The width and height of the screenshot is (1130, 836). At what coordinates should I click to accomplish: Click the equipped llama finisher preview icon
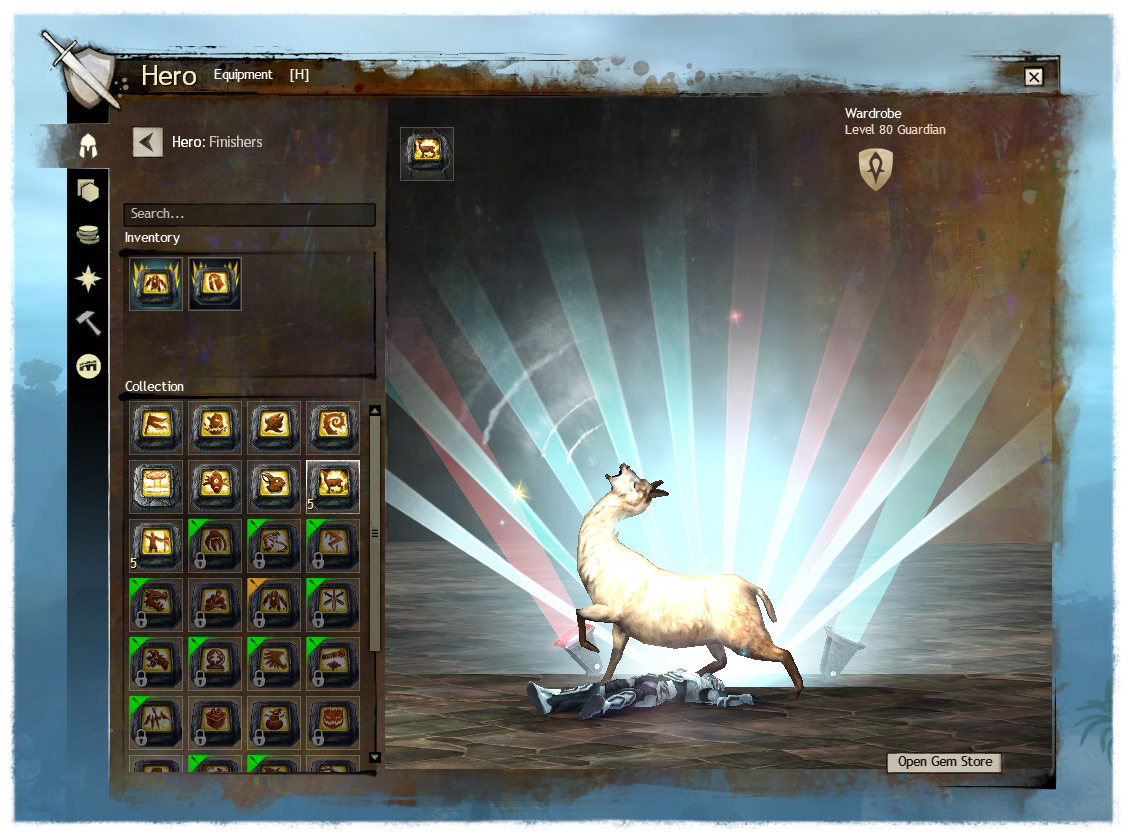[x=427, y=154]
